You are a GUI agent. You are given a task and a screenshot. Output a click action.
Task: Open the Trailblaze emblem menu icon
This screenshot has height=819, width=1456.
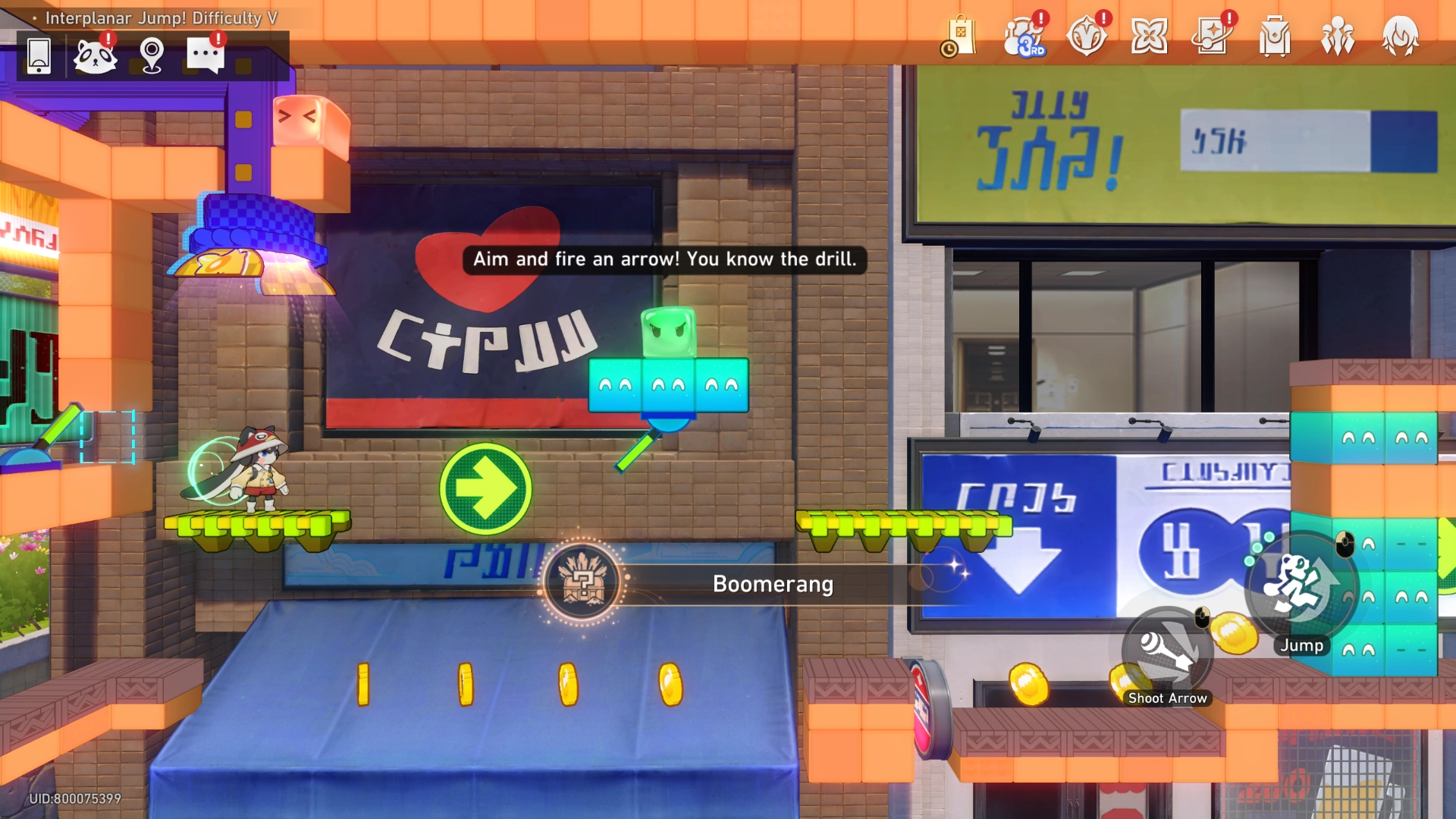(1087, 36)
